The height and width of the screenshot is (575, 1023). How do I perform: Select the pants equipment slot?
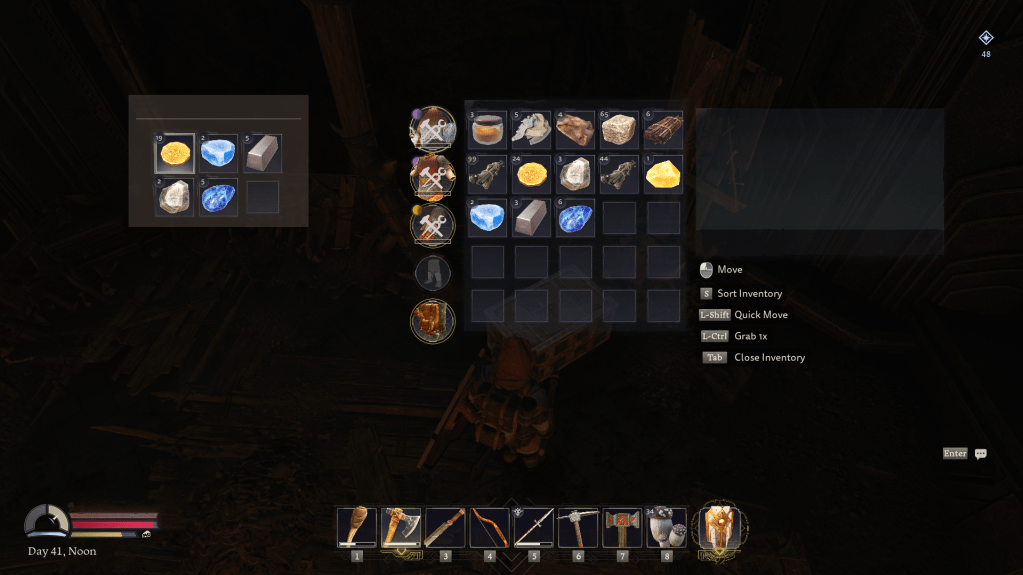(x=433, y=272)
